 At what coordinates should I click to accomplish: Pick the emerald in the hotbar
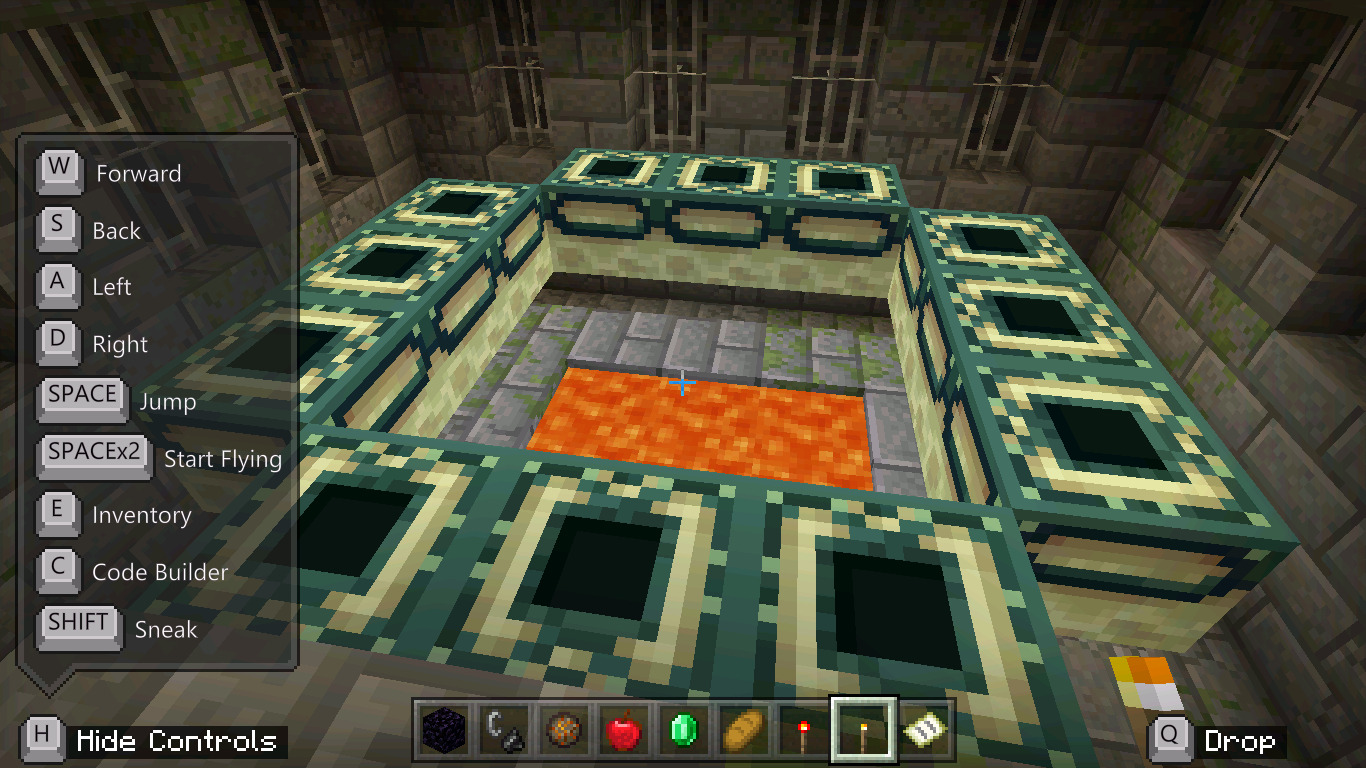tap(681, 731)
